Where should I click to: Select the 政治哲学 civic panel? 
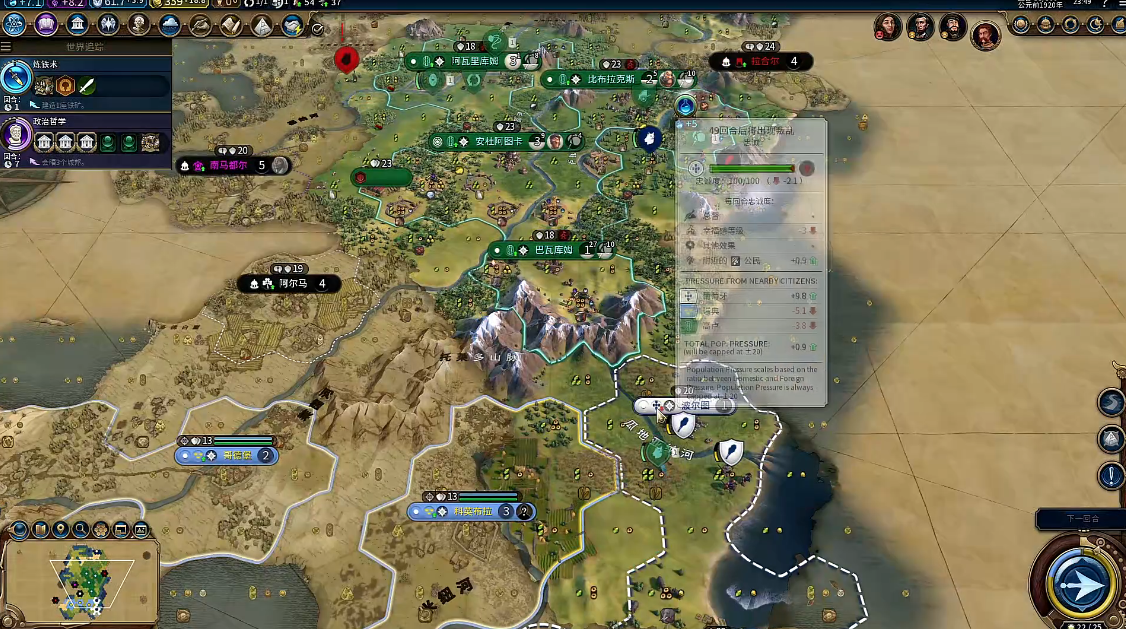(85, 137)
